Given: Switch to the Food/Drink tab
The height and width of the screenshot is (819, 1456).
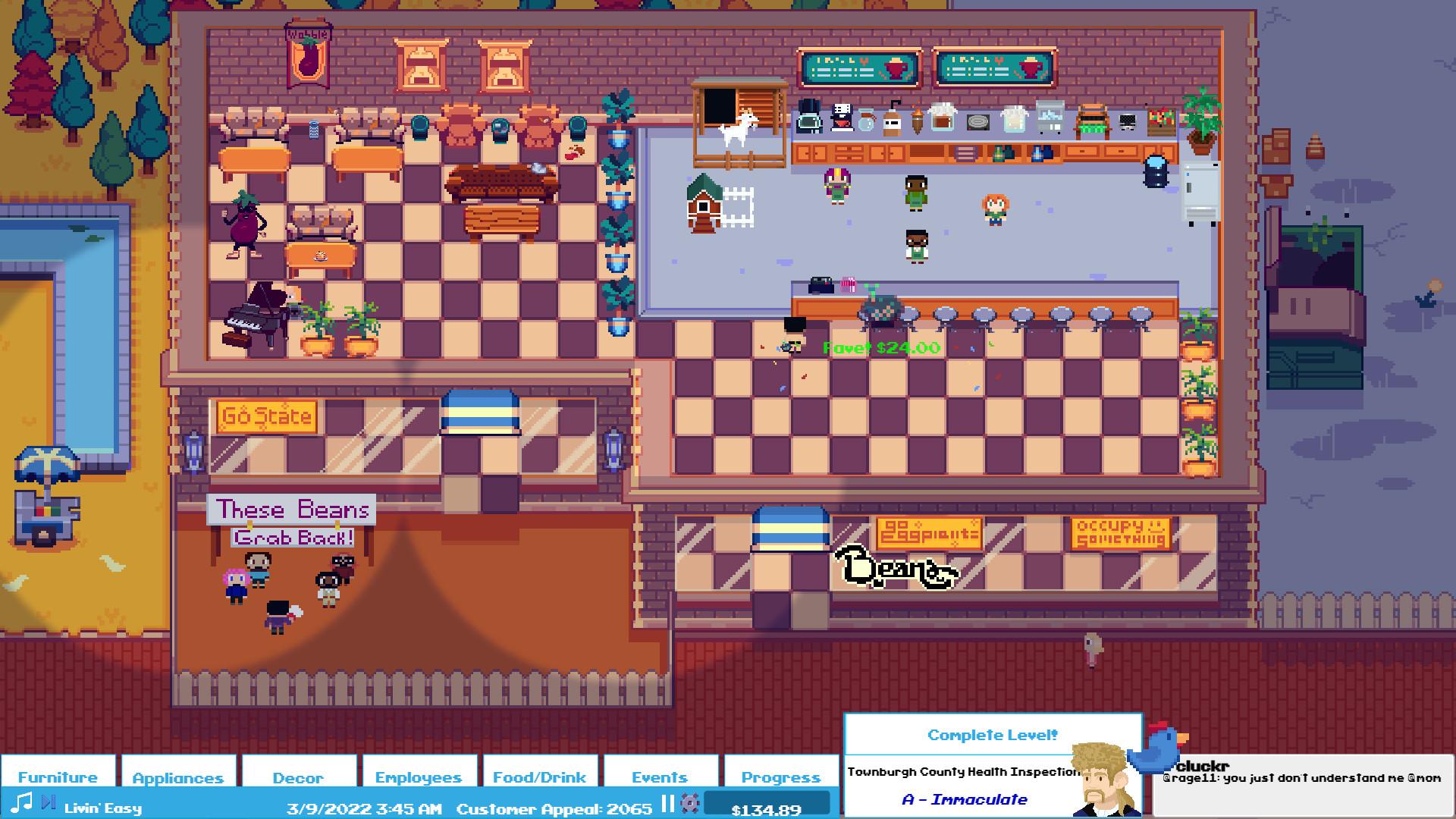Looking at the screenshot, I should click(538, 777).
